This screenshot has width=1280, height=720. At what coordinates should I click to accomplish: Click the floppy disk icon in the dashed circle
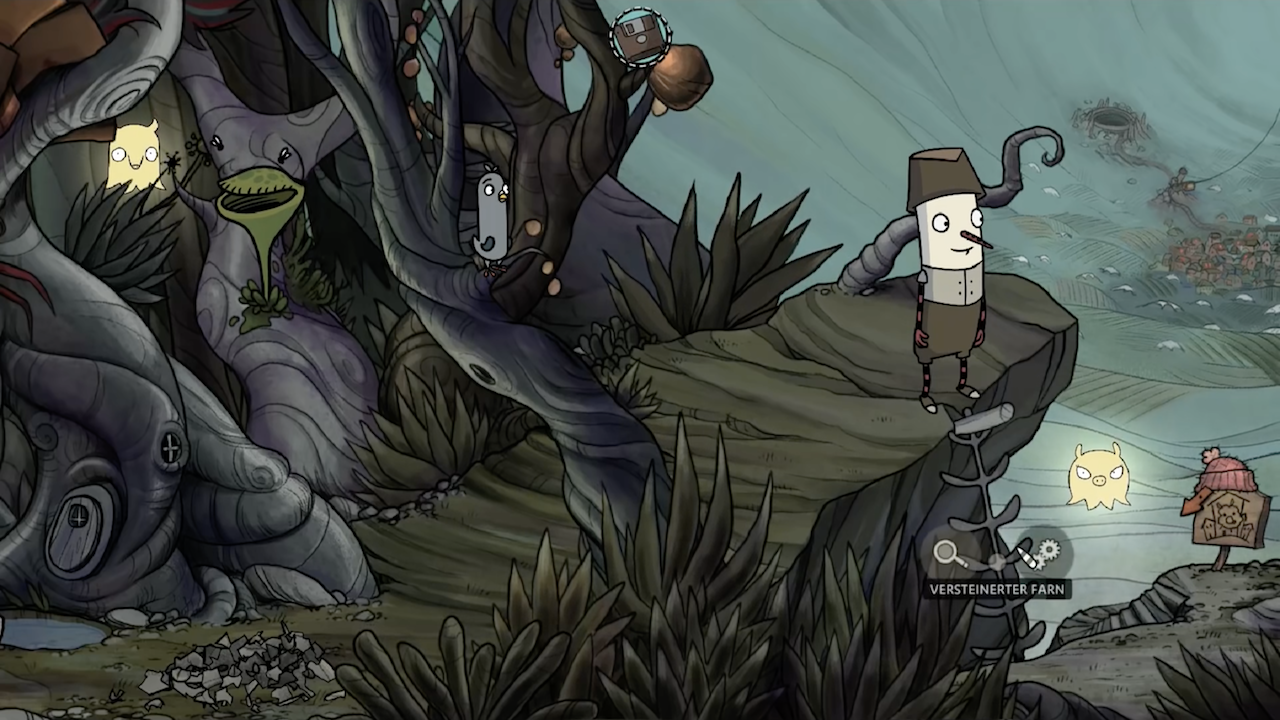coord(637,36)
